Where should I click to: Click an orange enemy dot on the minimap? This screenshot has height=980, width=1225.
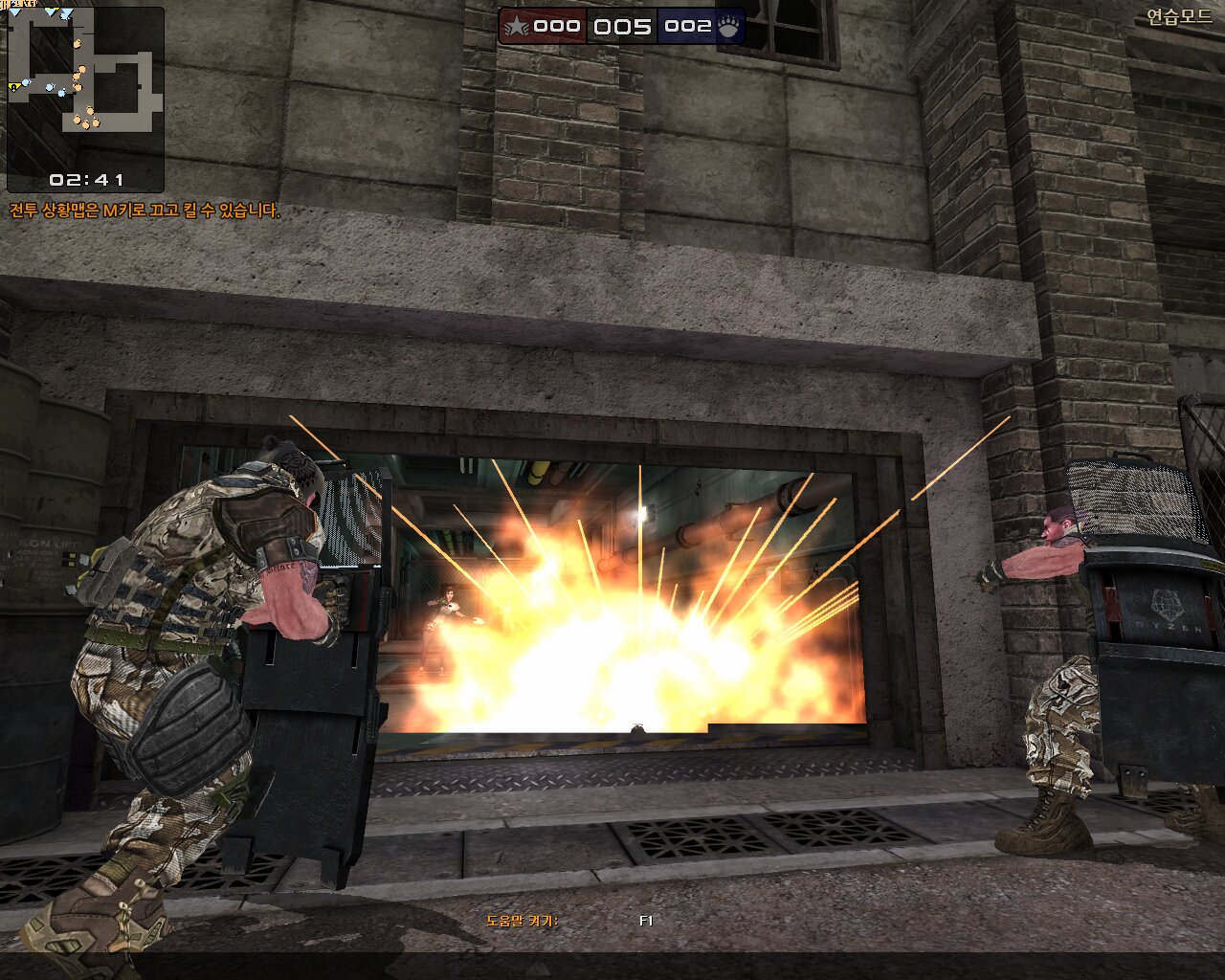pos(81,69)
